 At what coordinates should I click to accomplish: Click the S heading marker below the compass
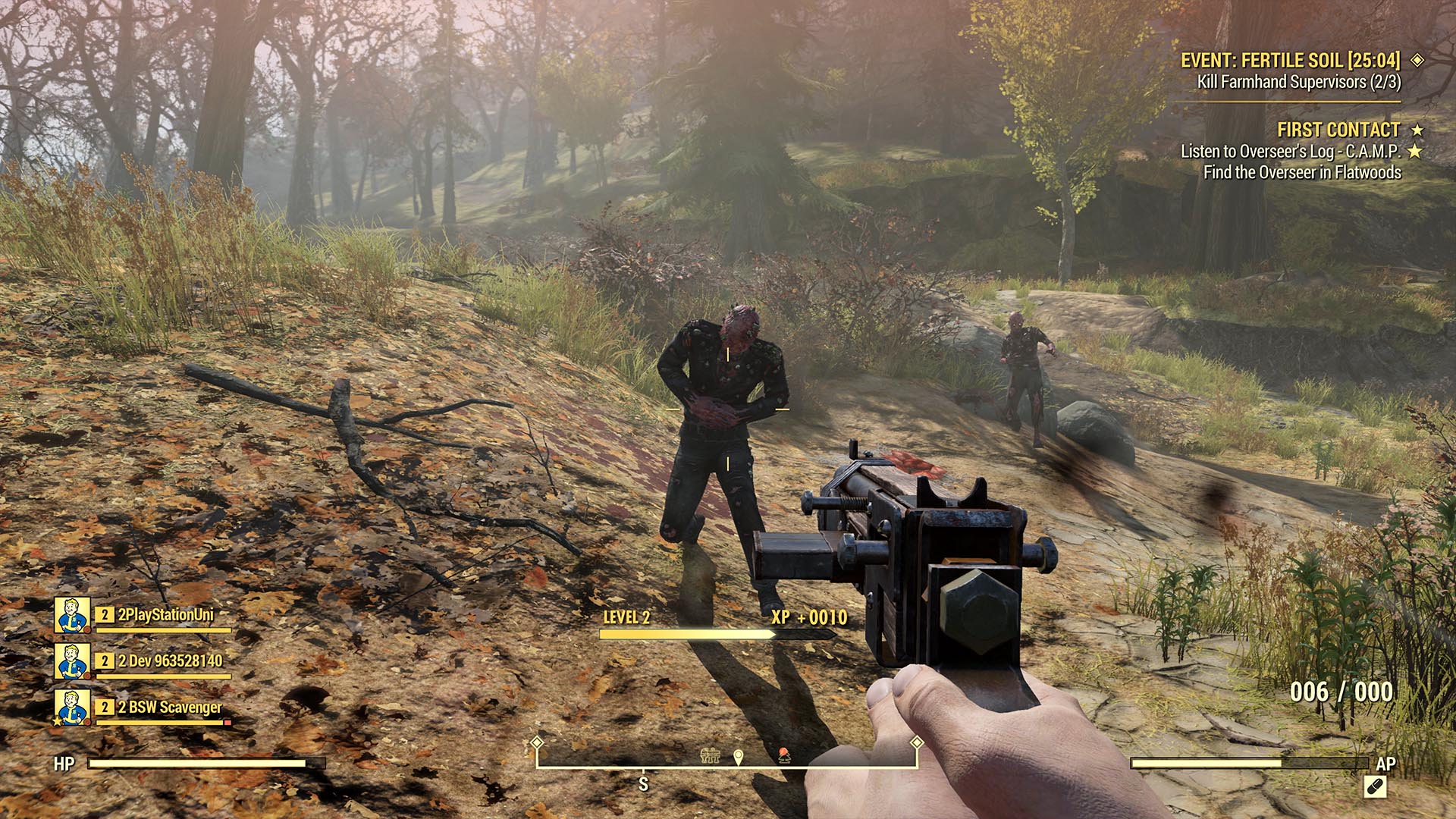click(644, 783)
